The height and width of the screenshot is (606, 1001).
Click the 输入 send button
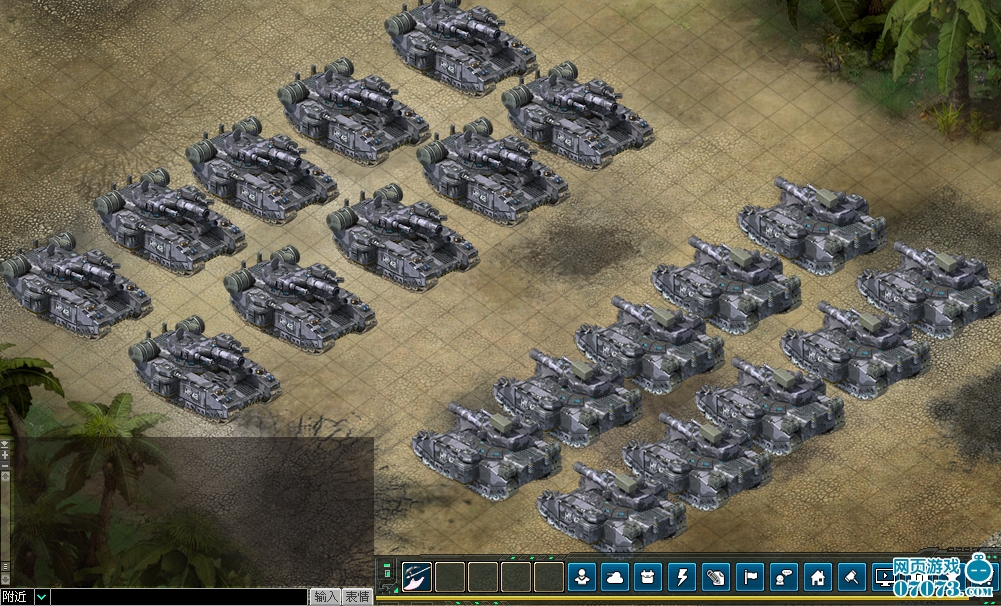[x=325, y=597]
